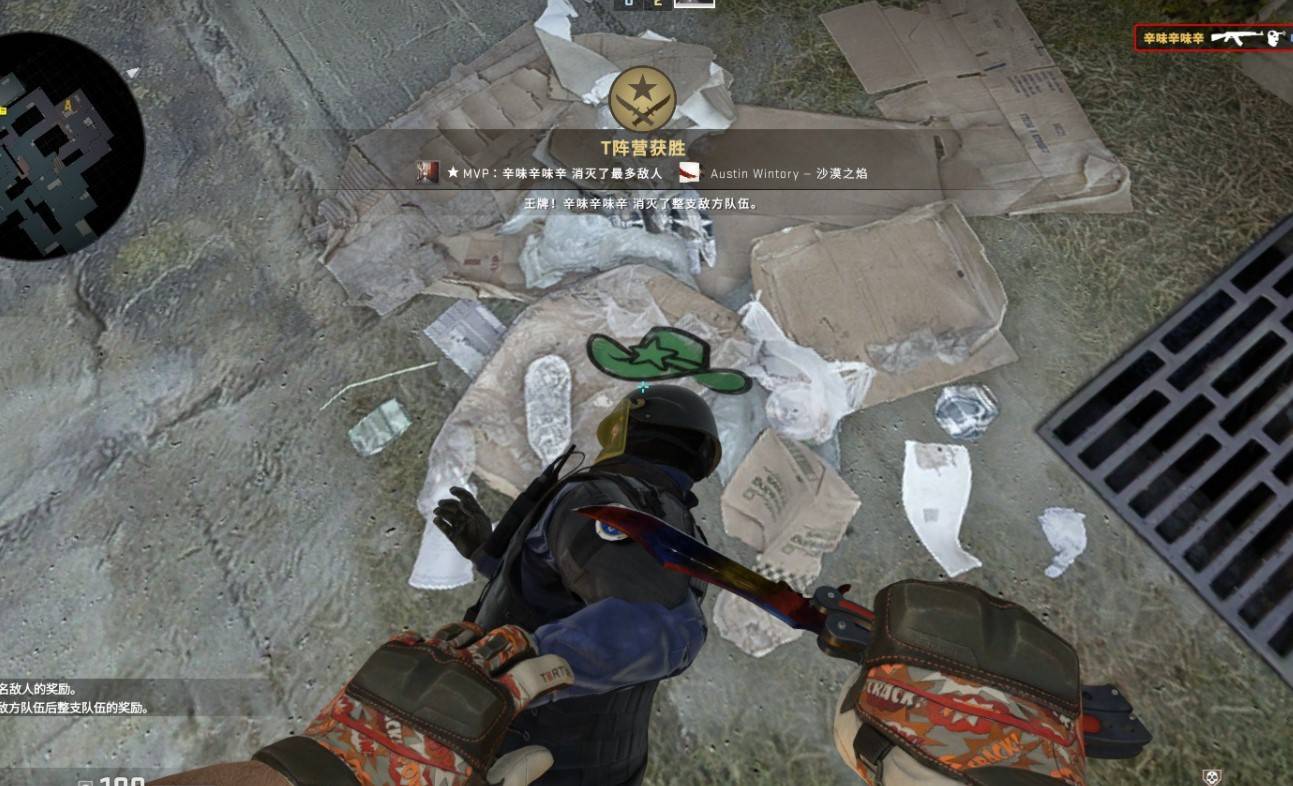Click the small skull icon
The image size is (1293, 786).
pos(1211,777)
